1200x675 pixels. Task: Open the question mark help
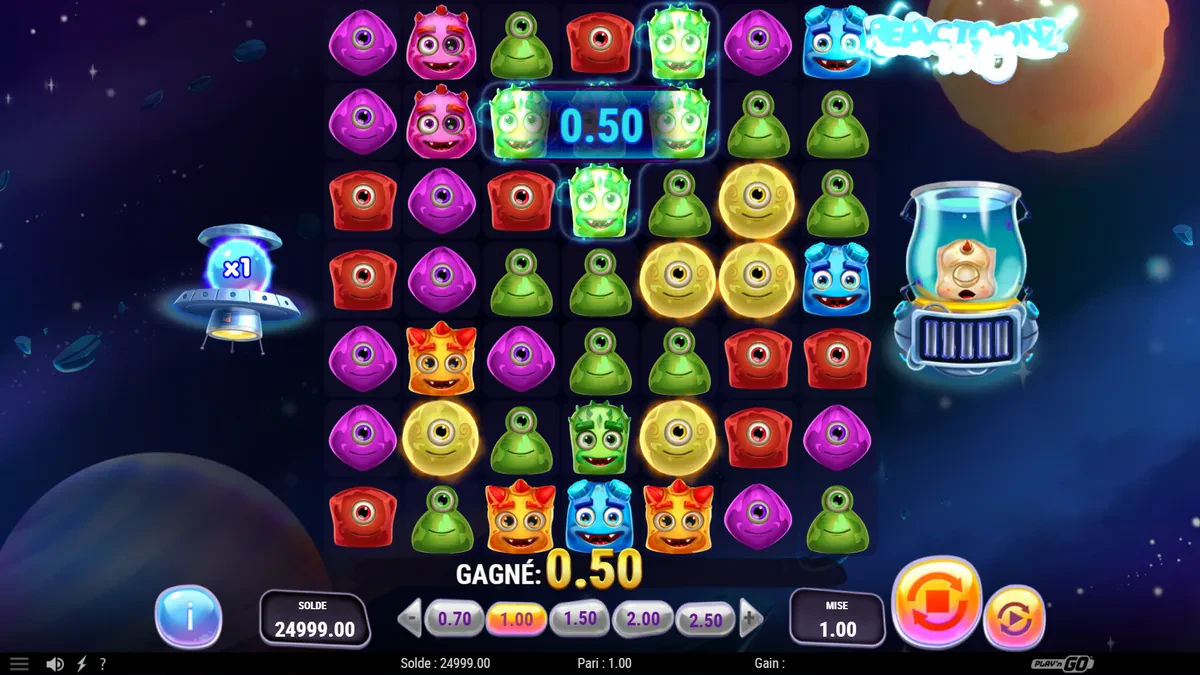tap(102, 664)
